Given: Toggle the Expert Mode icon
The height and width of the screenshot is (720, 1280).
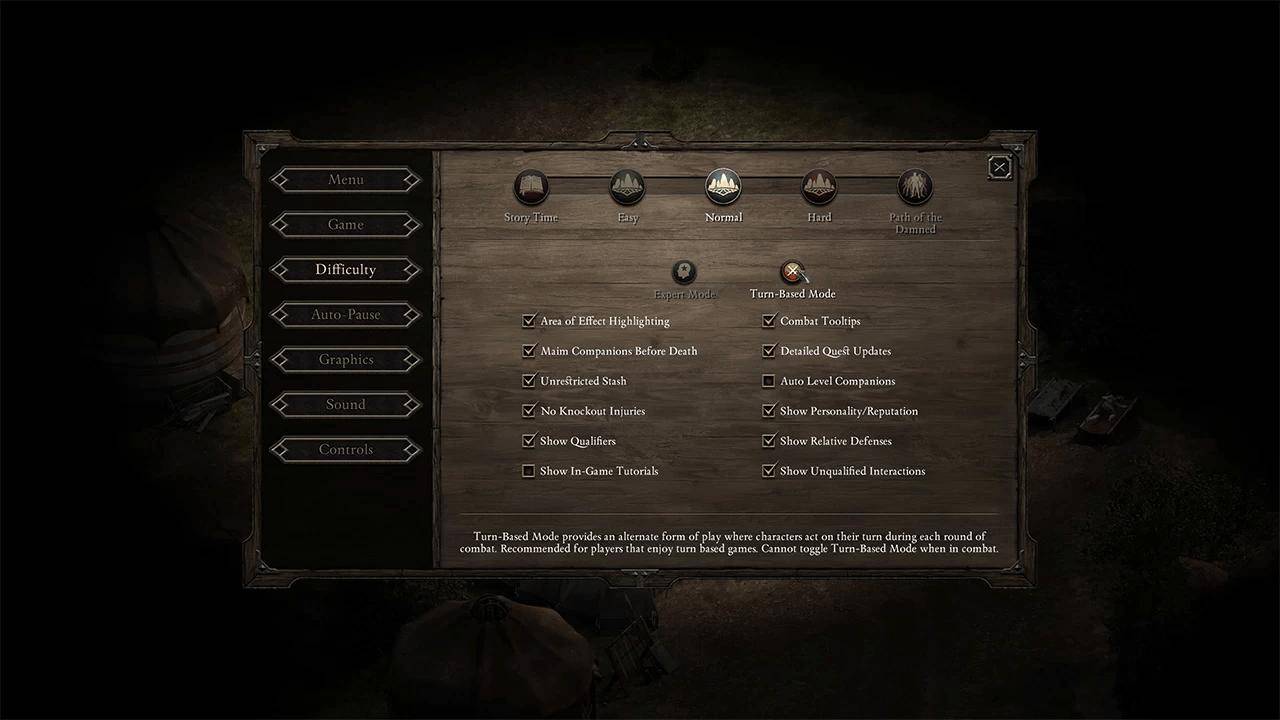Looking at the screenshot, I should (684, 272).
